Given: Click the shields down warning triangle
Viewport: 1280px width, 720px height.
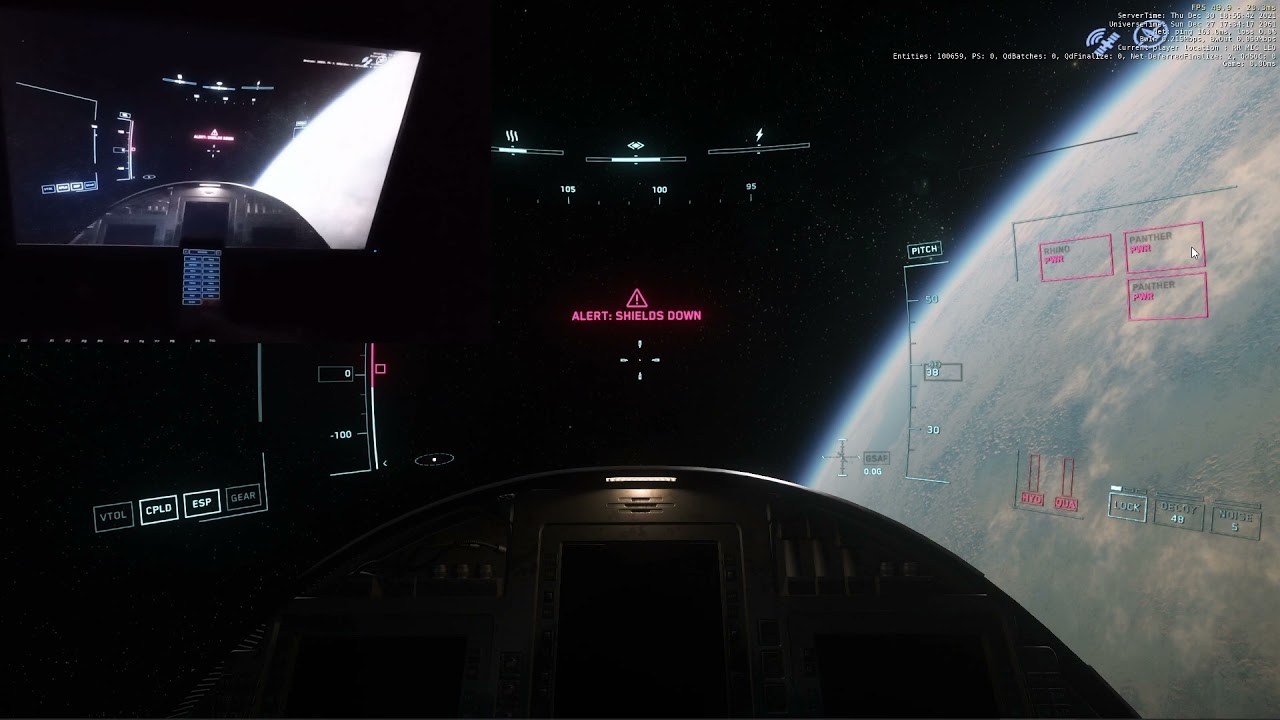Looking at the screenshot, I should (636, 298).
